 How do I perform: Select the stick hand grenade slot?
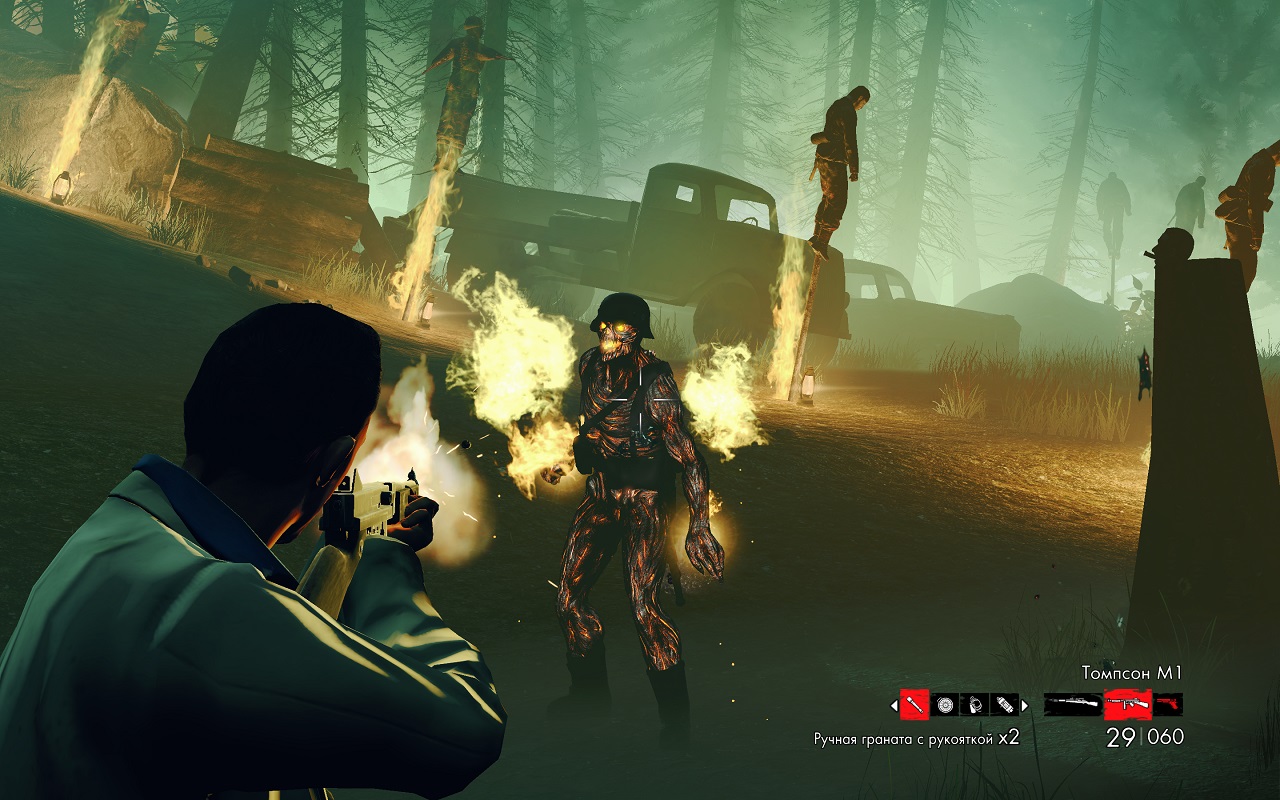point(914,705)
